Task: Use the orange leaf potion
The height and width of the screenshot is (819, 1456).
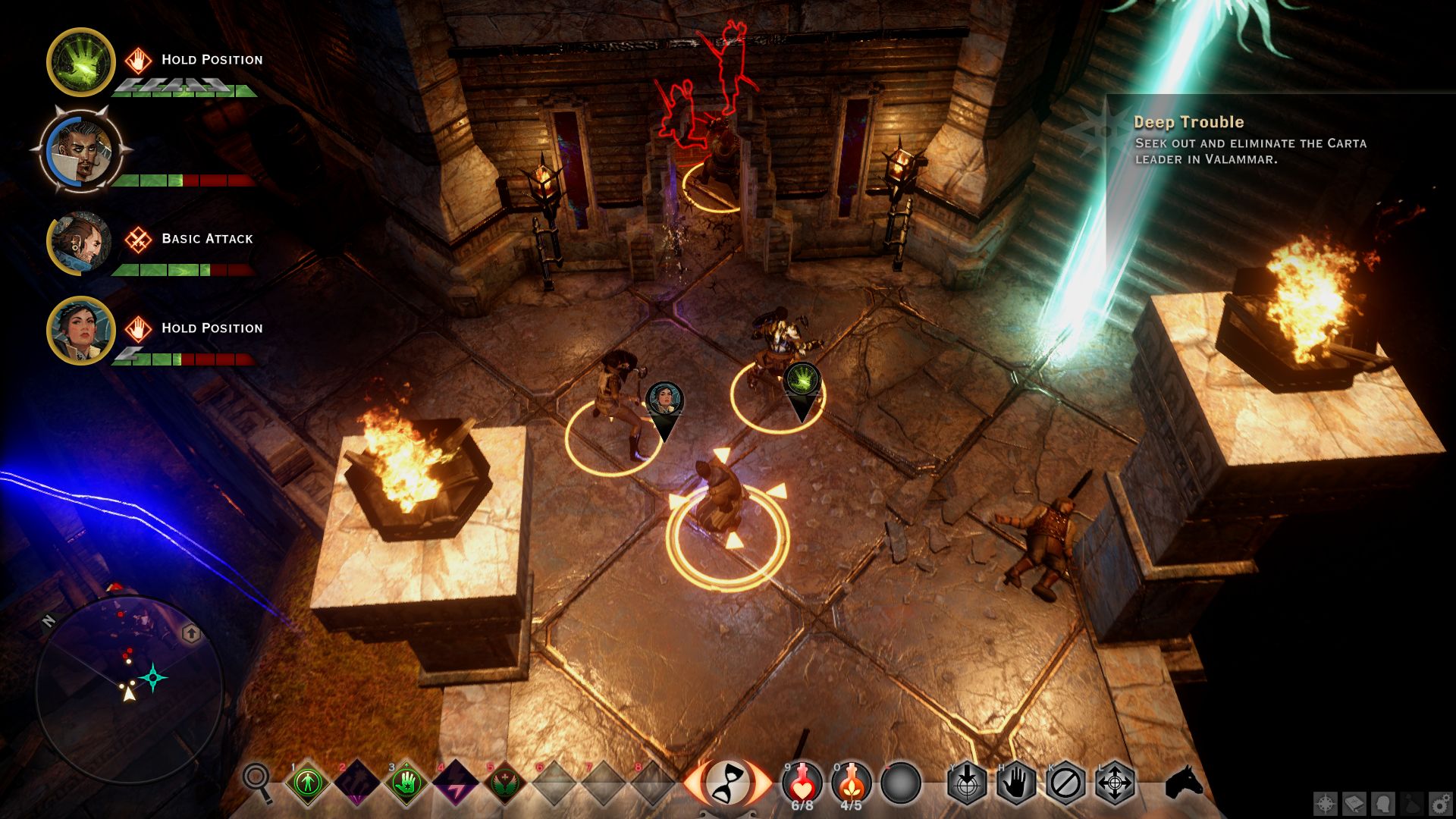Action: click(852, 781)
